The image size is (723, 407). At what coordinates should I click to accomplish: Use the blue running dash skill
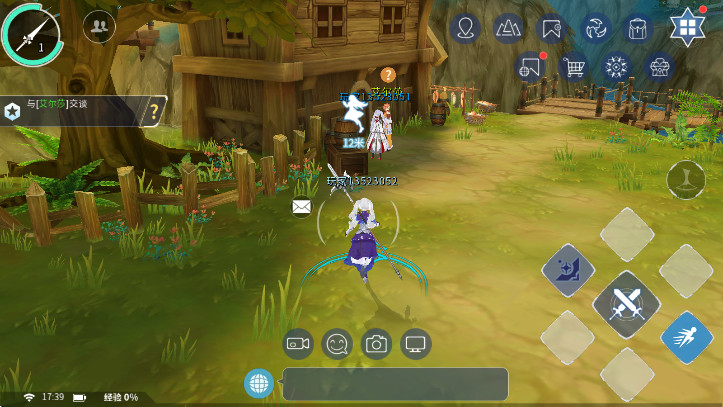(x=686, y=337)
